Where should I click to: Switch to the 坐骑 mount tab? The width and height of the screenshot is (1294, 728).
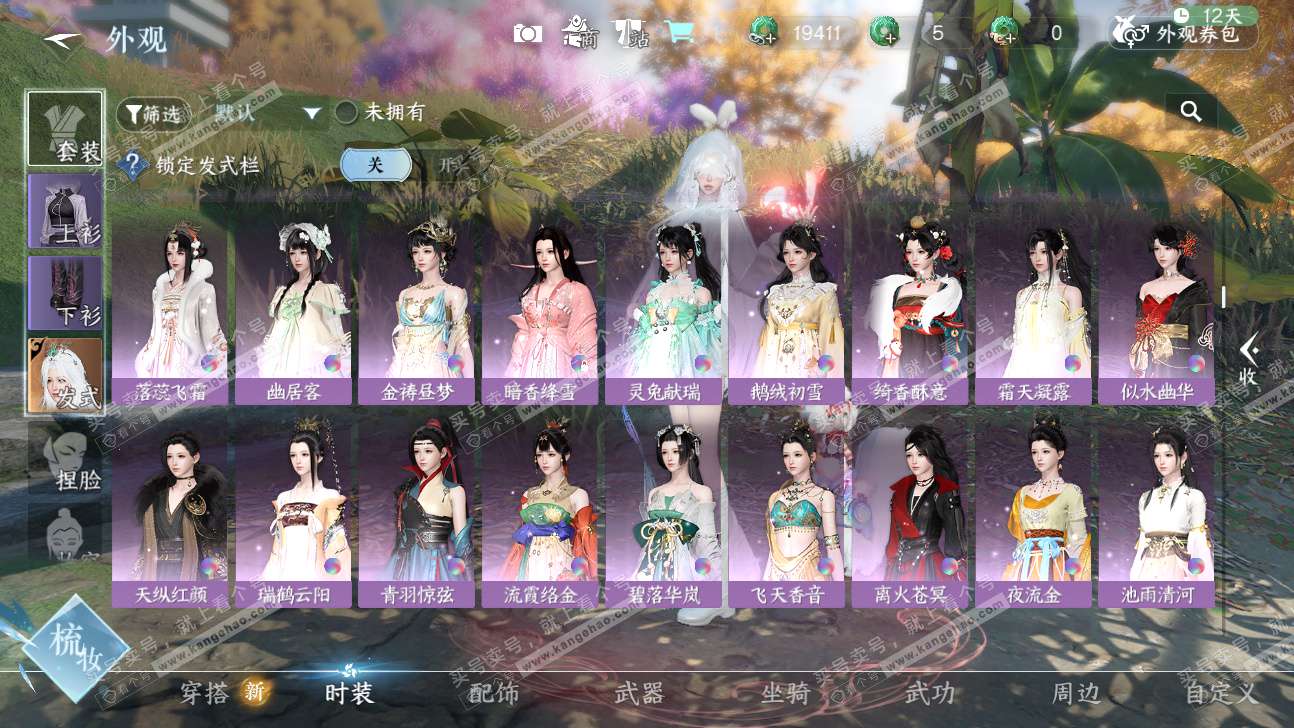(x=786, y=692)
